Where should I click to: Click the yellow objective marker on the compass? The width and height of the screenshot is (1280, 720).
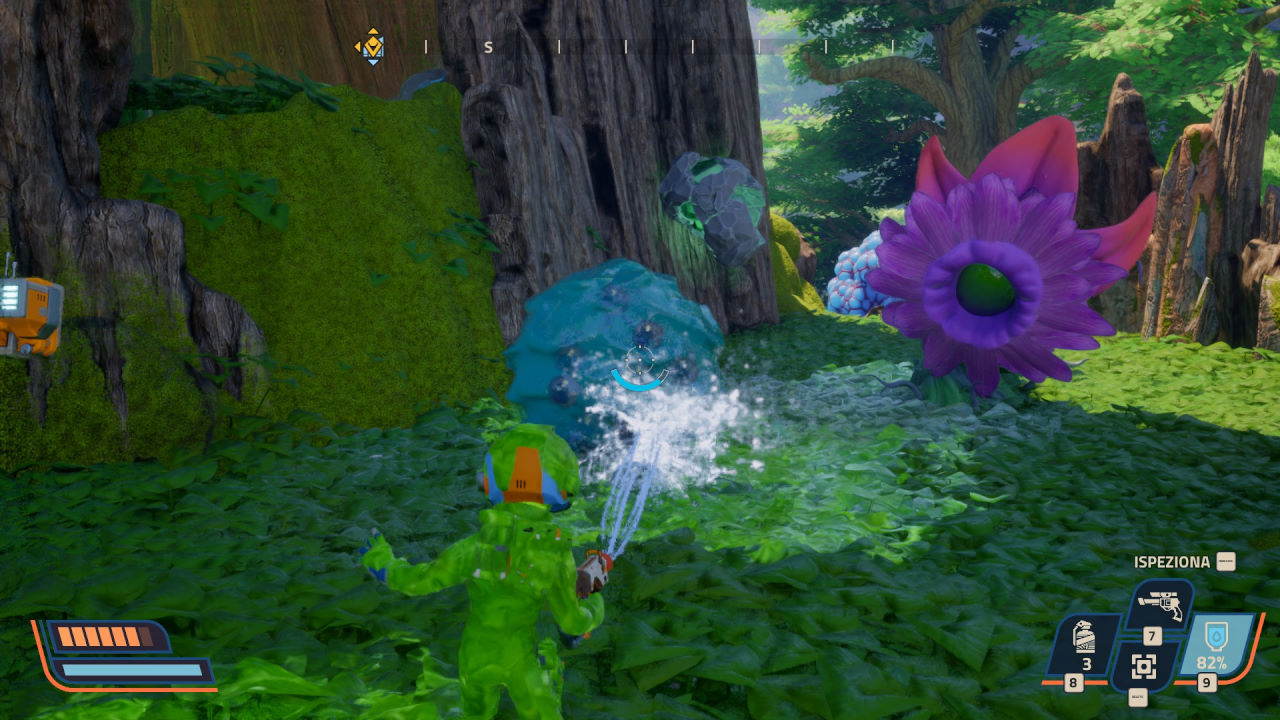point(372,46)
